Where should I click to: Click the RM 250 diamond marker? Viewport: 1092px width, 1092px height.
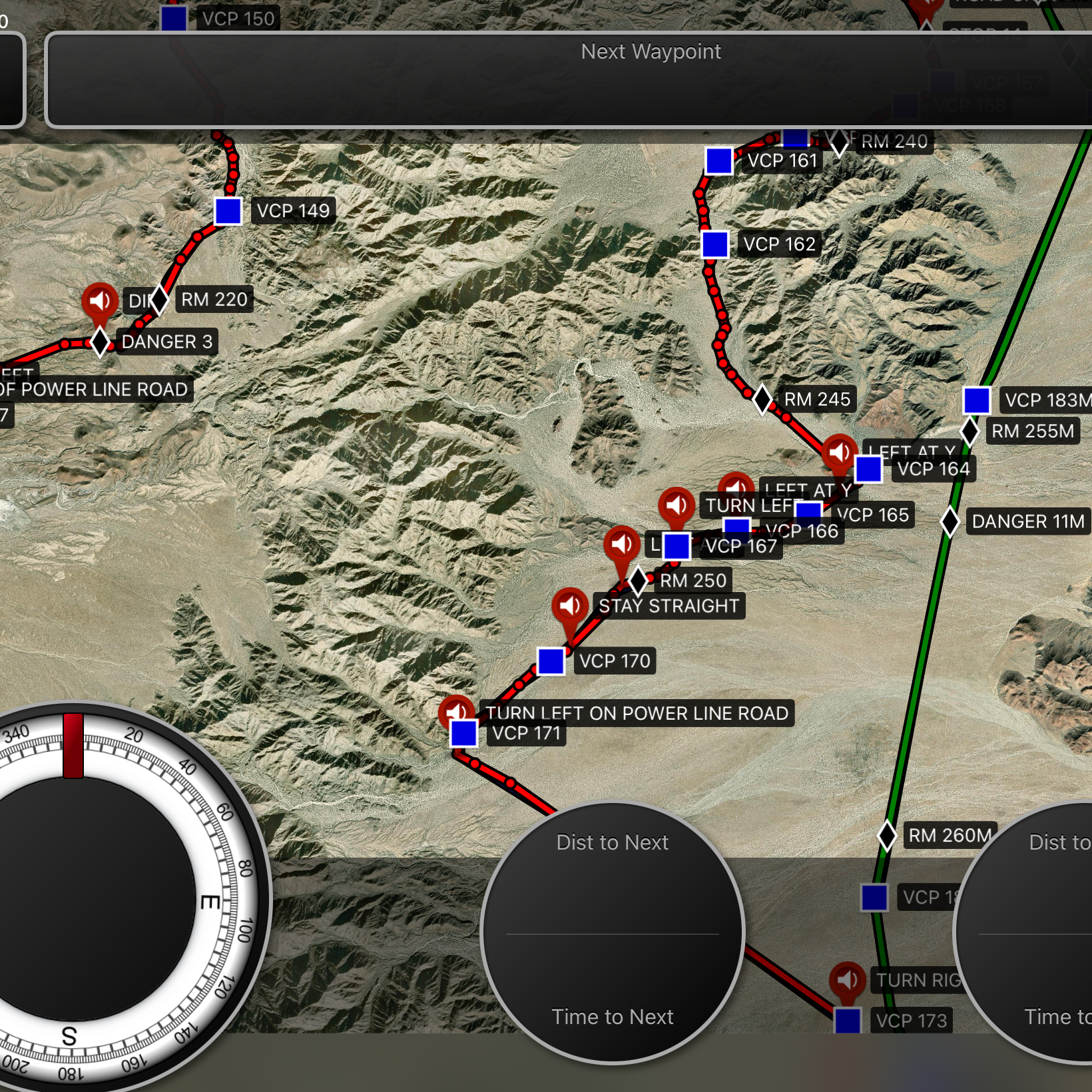[x=638, y=581]
